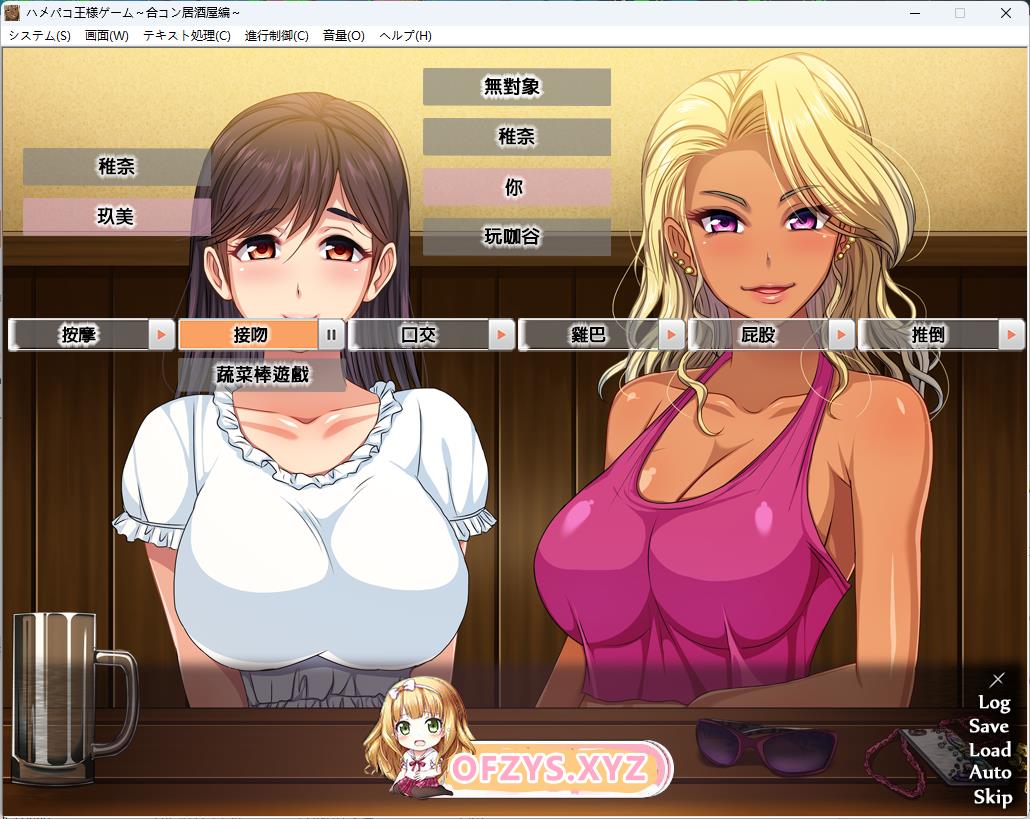Open the Log history
Screen dimensions: 1030x819
(994, 703)
